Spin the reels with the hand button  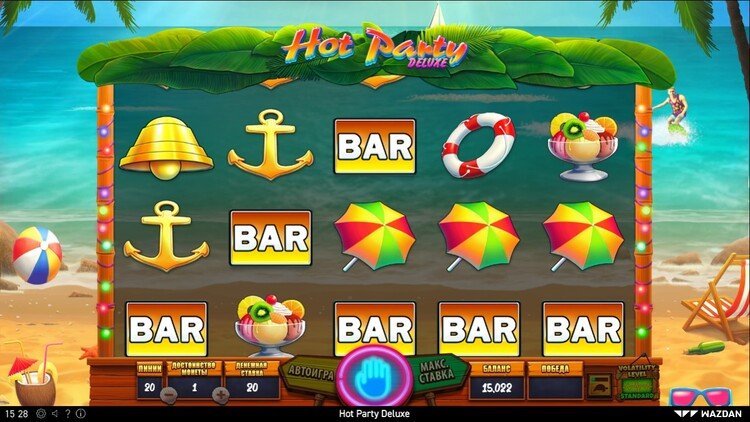coord(374,377)
